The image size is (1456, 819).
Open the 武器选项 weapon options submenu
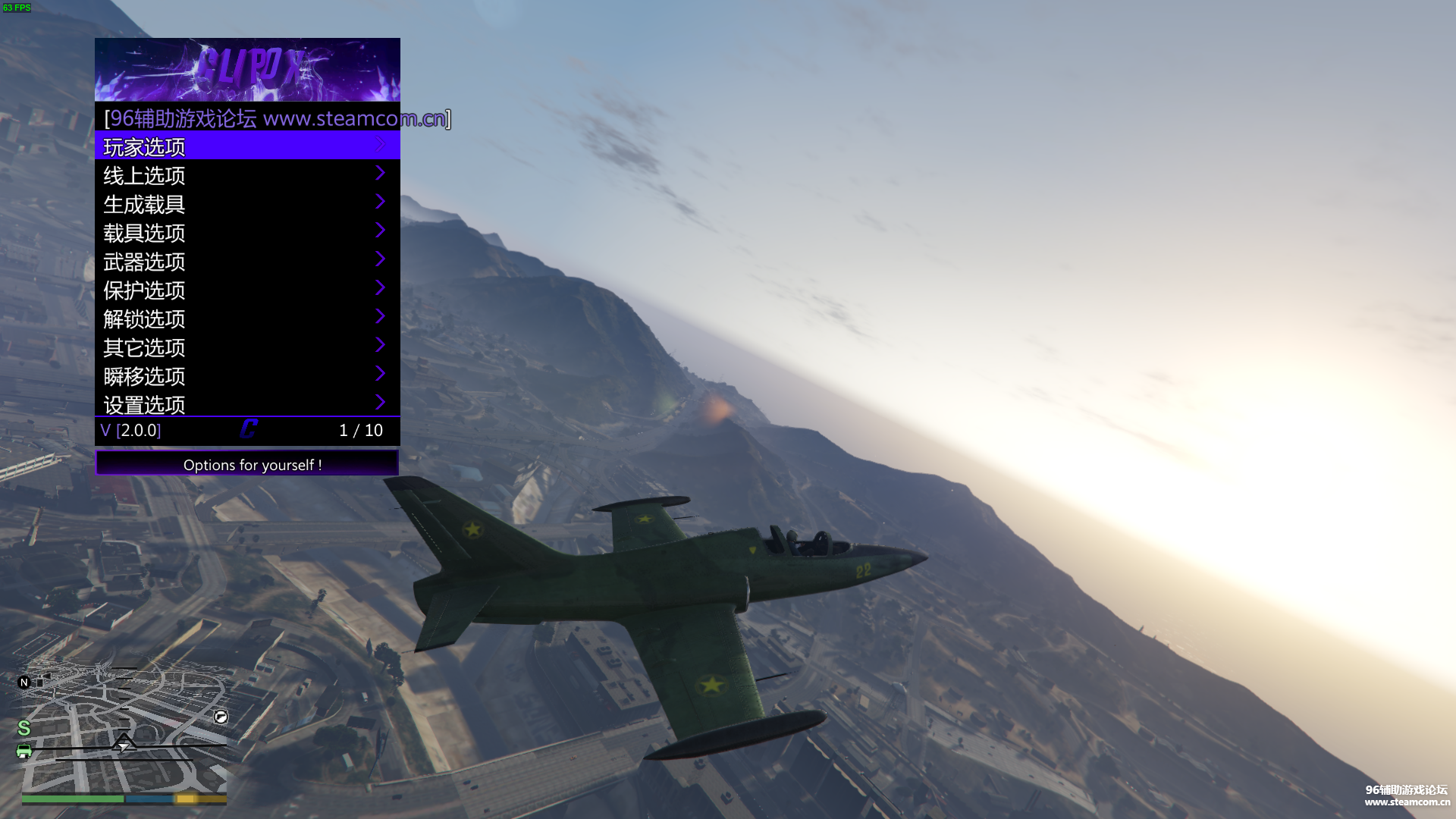click(247, 262)
